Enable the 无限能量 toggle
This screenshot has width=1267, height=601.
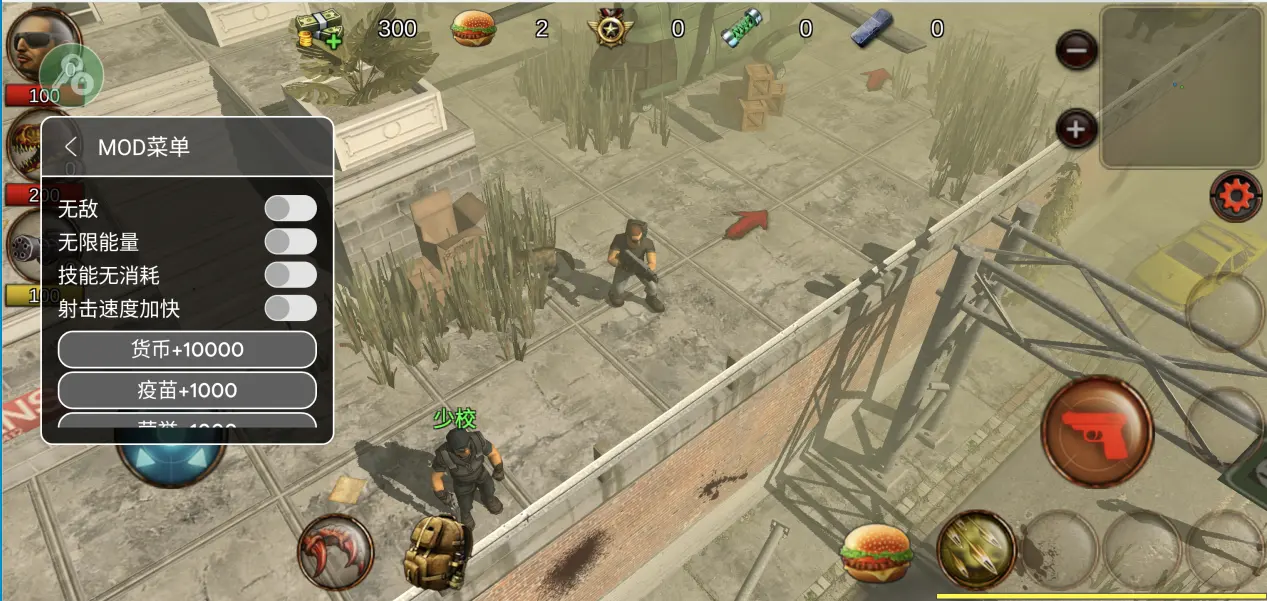[x=290, y=241]
